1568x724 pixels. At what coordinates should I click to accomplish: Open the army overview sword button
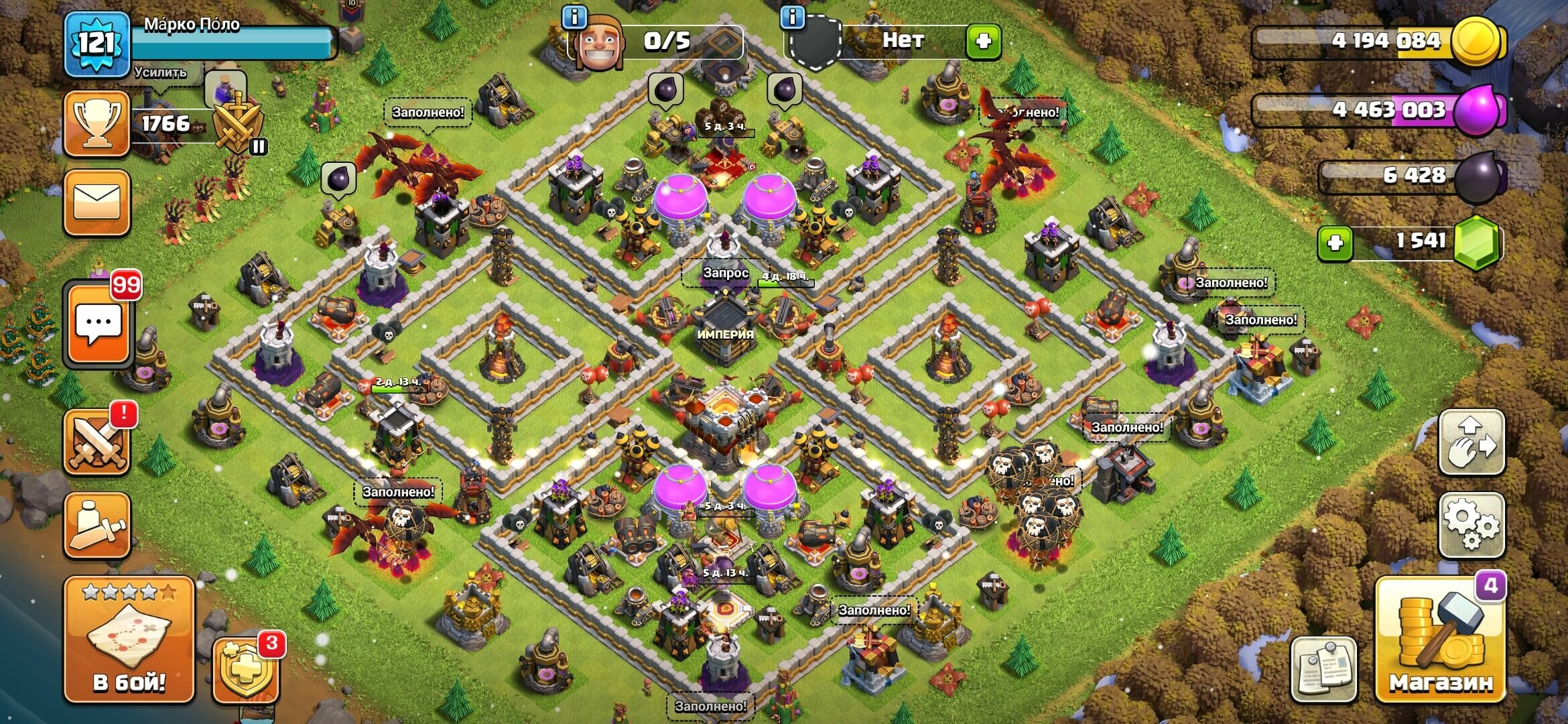point(97,525)
